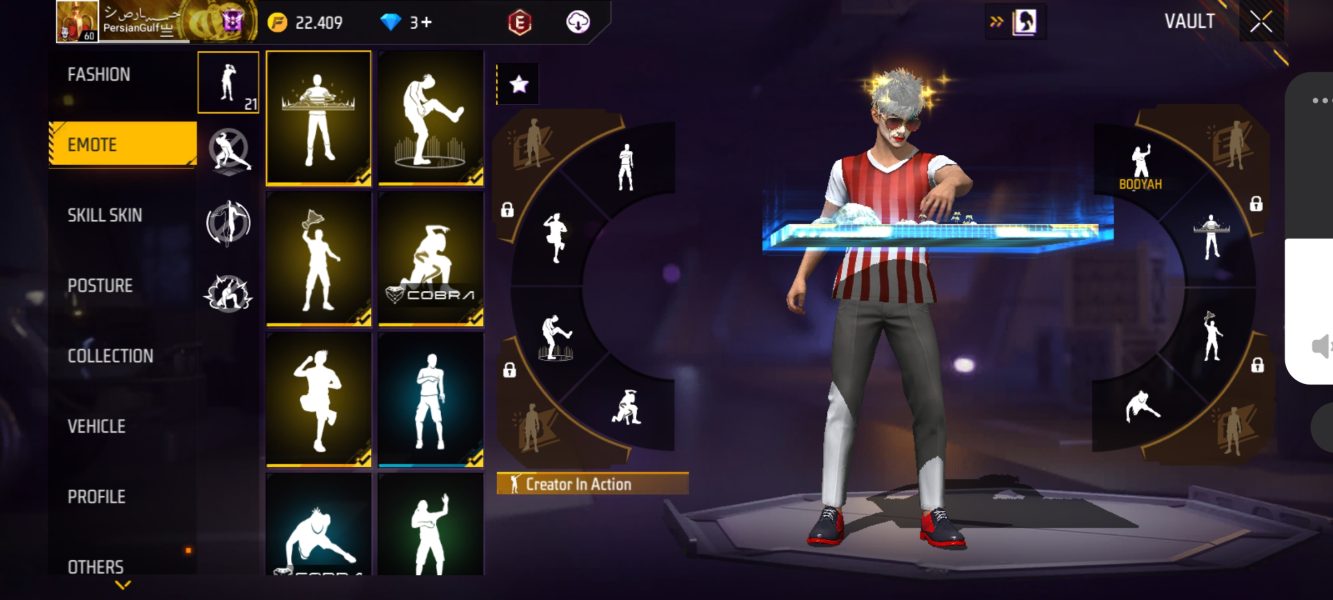Click the download cloud icon
The height and width of the screenshot is (600, 1333).
(578, 22)
